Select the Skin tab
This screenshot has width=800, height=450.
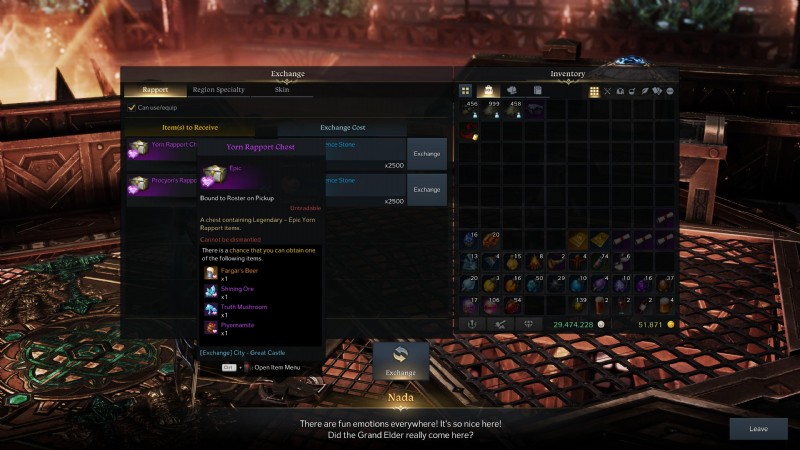[282, 90]
